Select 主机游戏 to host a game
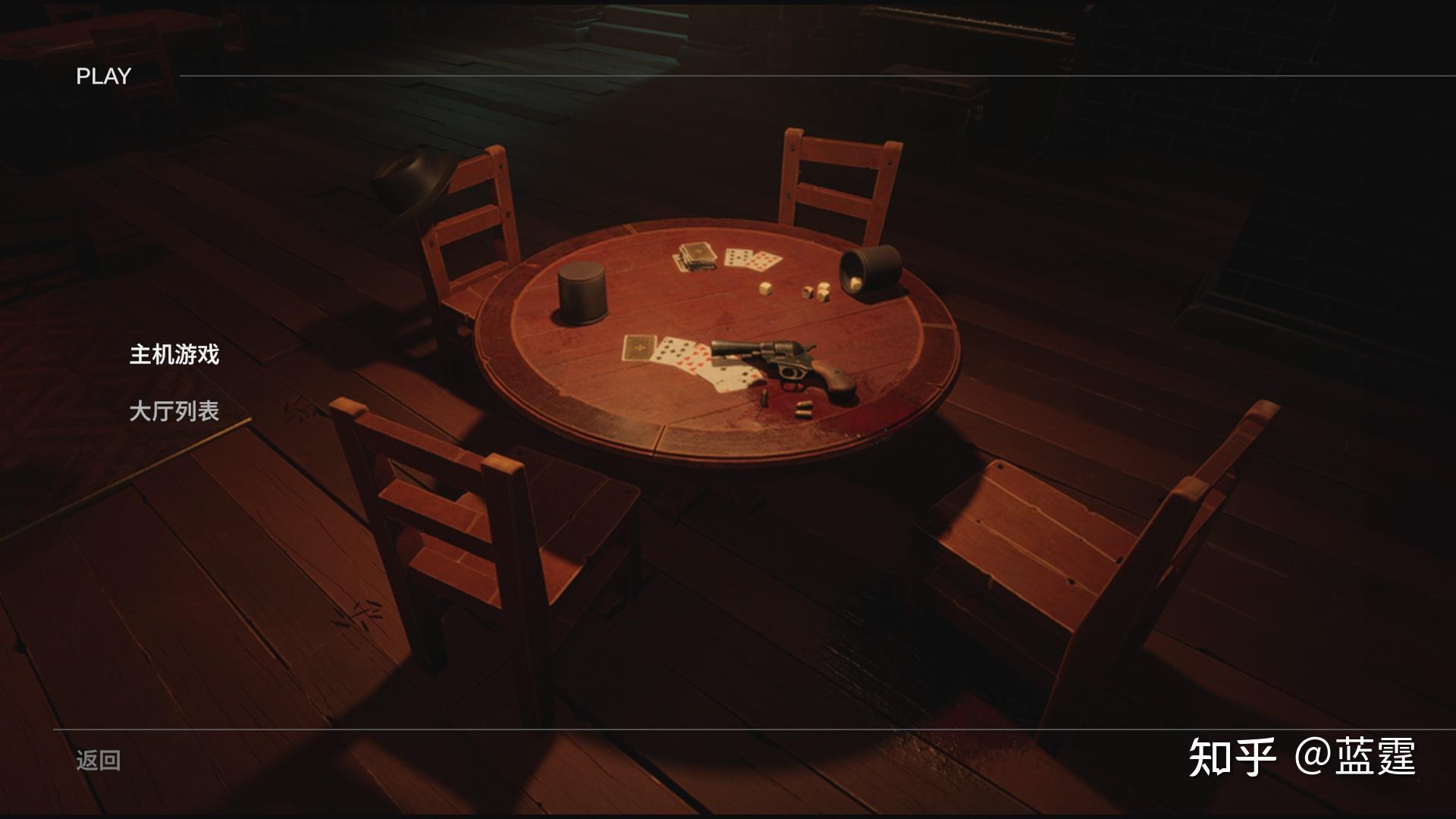Screen dimensions: 1456x819 (174, 355)
